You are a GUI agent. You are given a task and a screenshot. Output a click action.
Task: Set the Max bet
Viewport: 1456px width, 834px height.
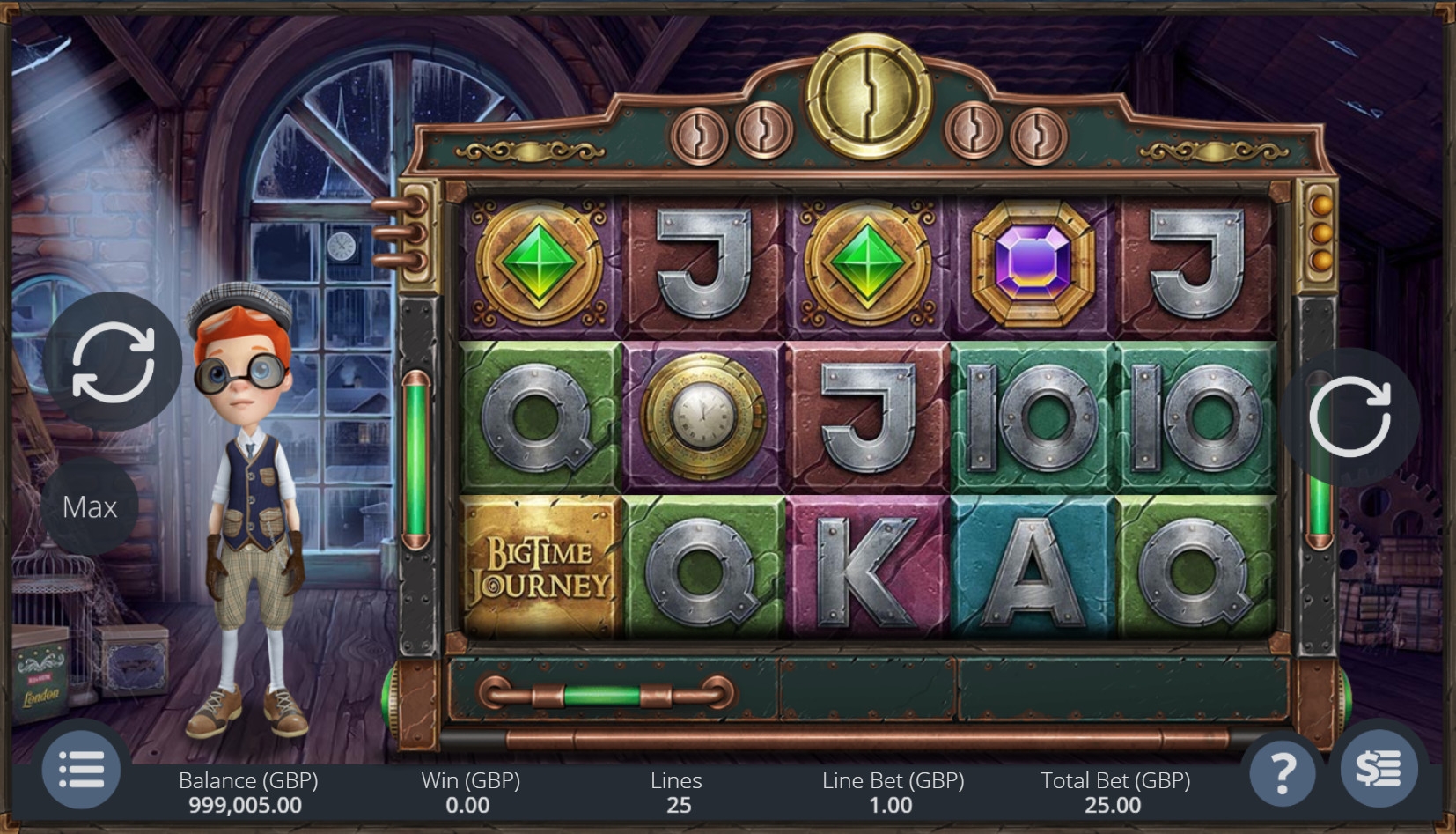pyautogui.click(x=90, y=506)
